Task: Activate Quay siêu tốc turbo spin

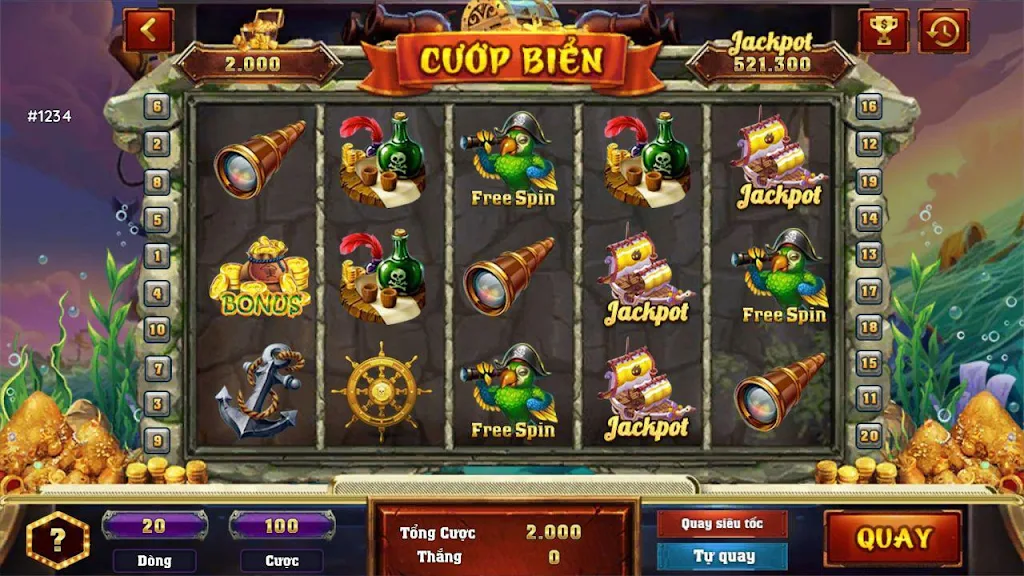Action: tap(722, 523)
